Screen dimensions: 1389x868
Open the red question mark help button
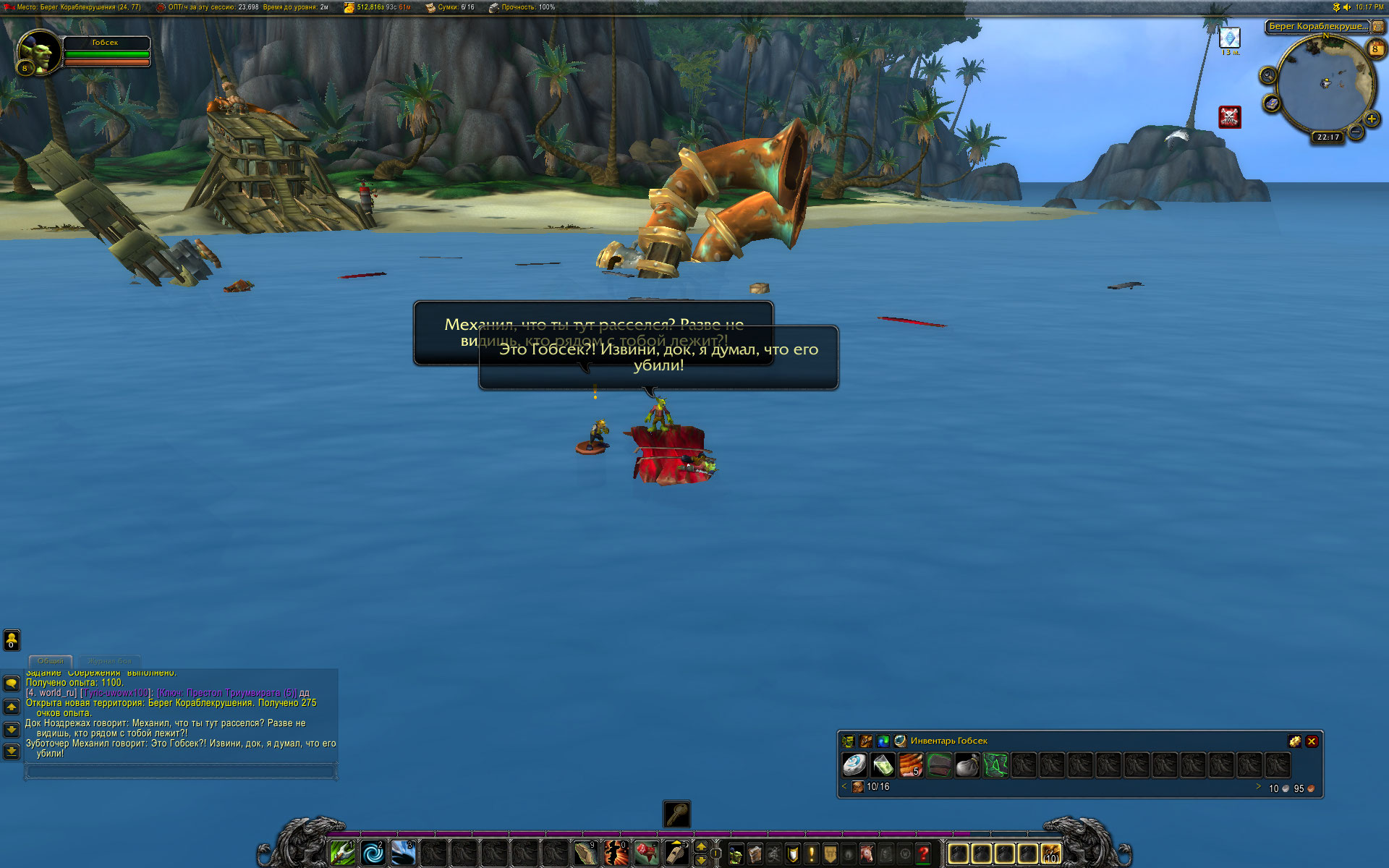(923, 854)
